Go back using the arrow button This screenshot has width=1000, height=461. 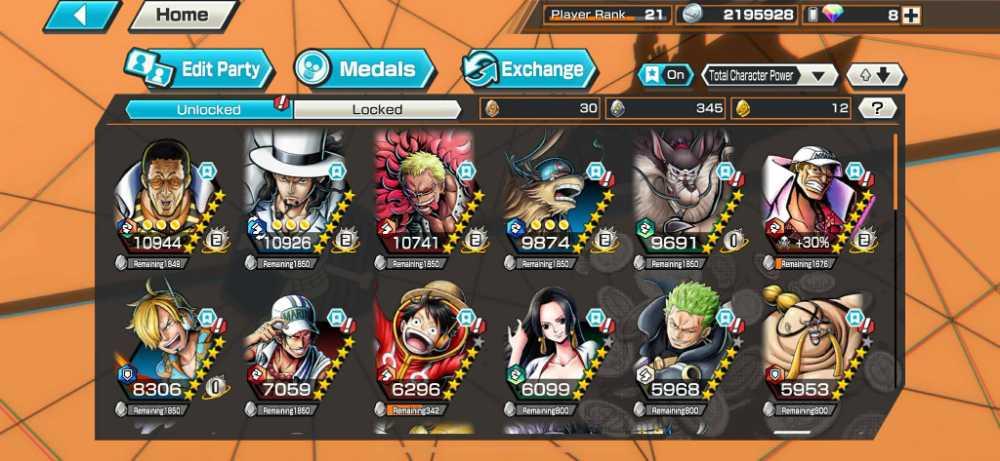(81, 16)
